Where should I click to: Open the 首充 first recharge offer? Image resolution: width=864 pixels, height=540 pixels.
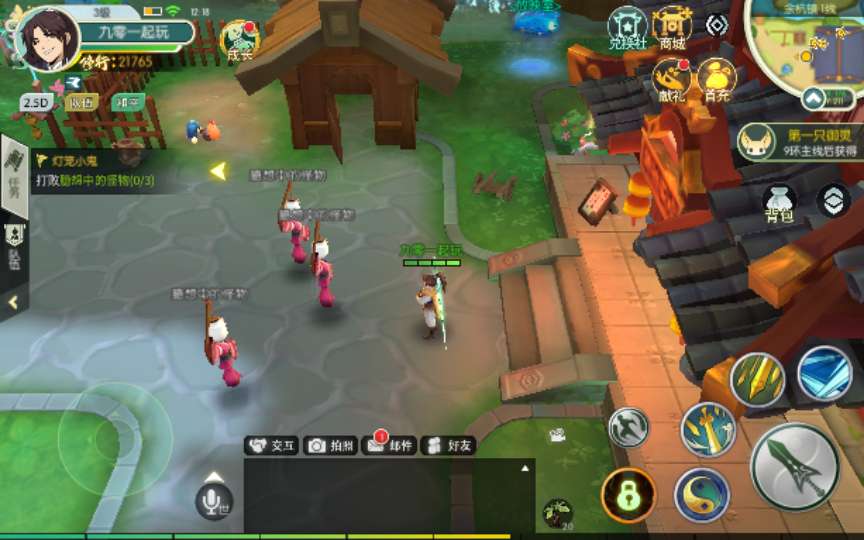point(715,79)
